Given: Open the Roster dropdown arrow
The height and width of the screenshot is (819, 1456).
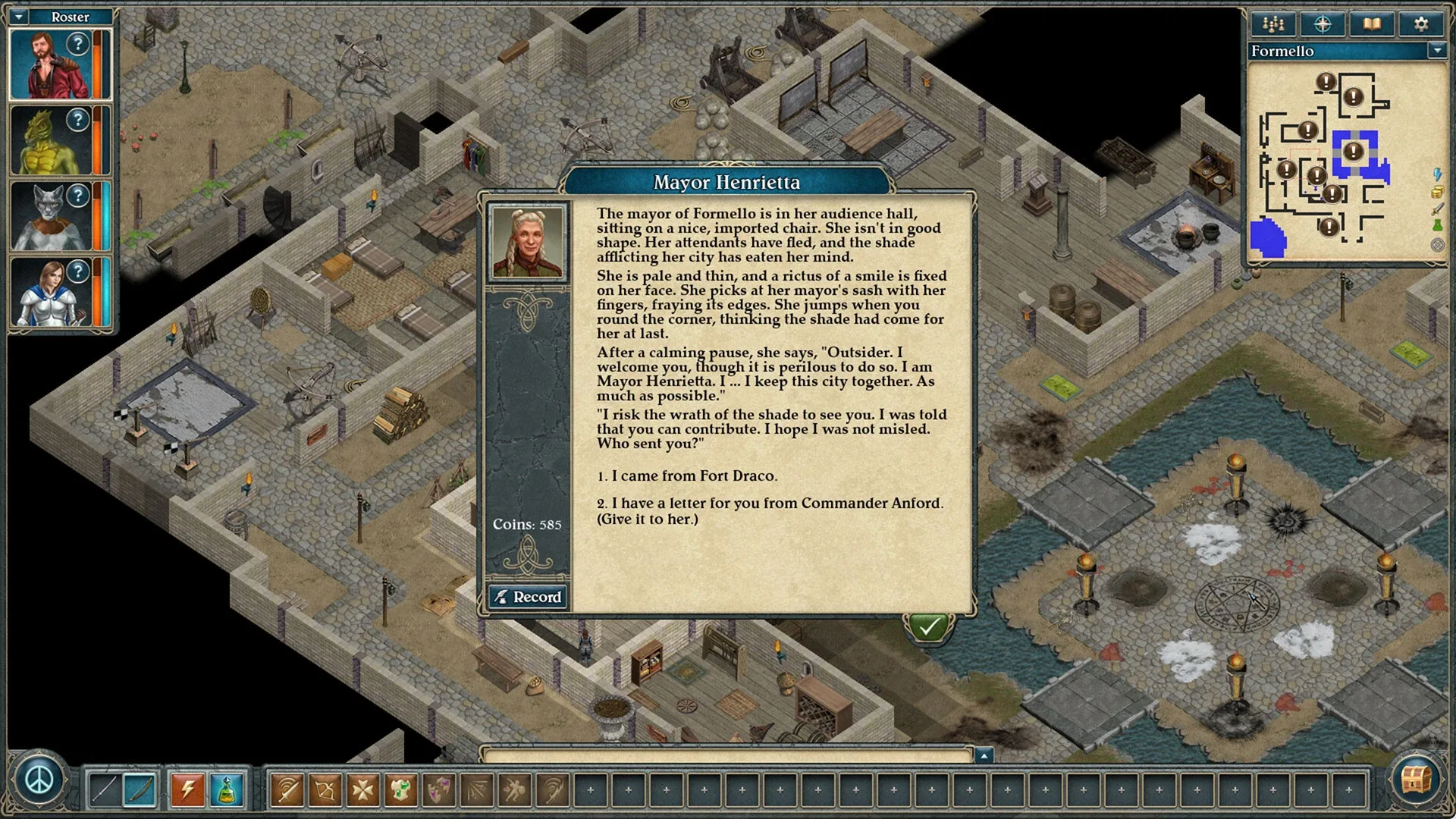Looking at the screenshot, I should coord(20,16).
